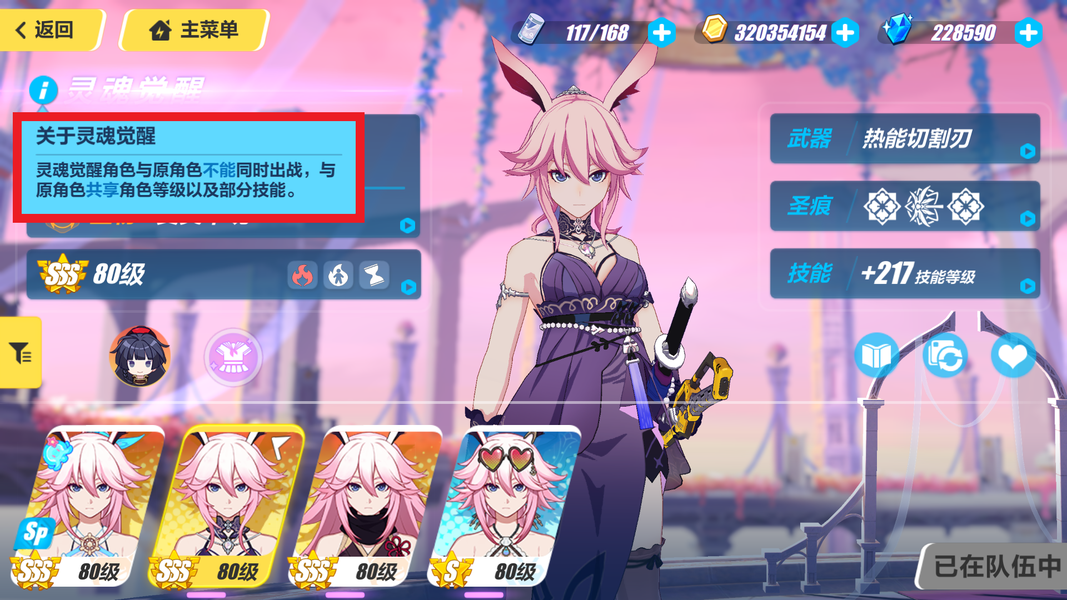1067x600 pixels.
Task: Click the circular swap arrows icon
Action: 945,355
